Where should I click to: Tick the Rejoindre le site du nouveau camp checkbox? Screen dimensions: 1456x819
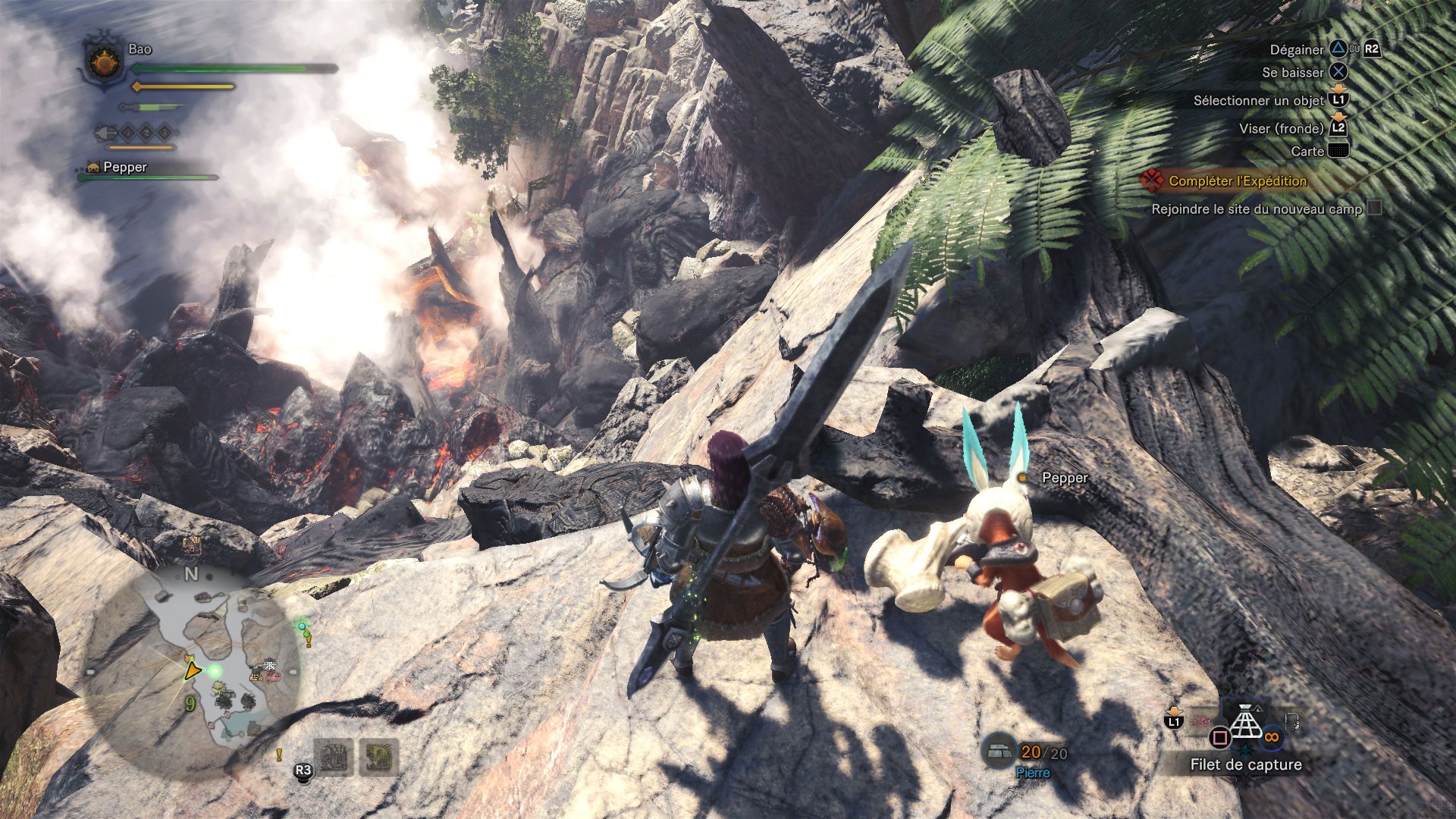click(x=1374, y=208)
